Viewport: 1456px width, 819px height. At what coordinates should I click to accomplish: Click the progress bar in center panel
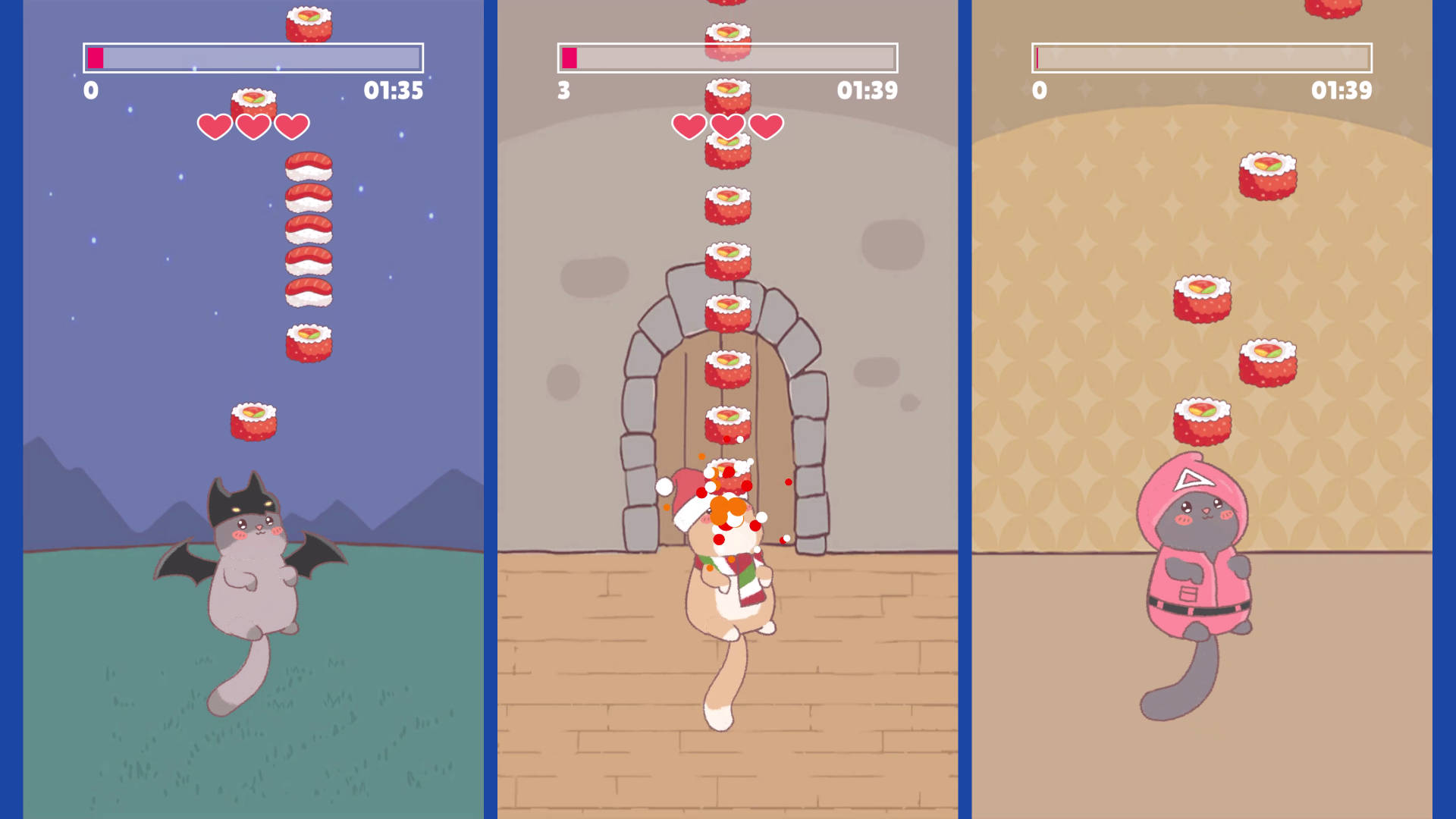(x=726, y=57)
